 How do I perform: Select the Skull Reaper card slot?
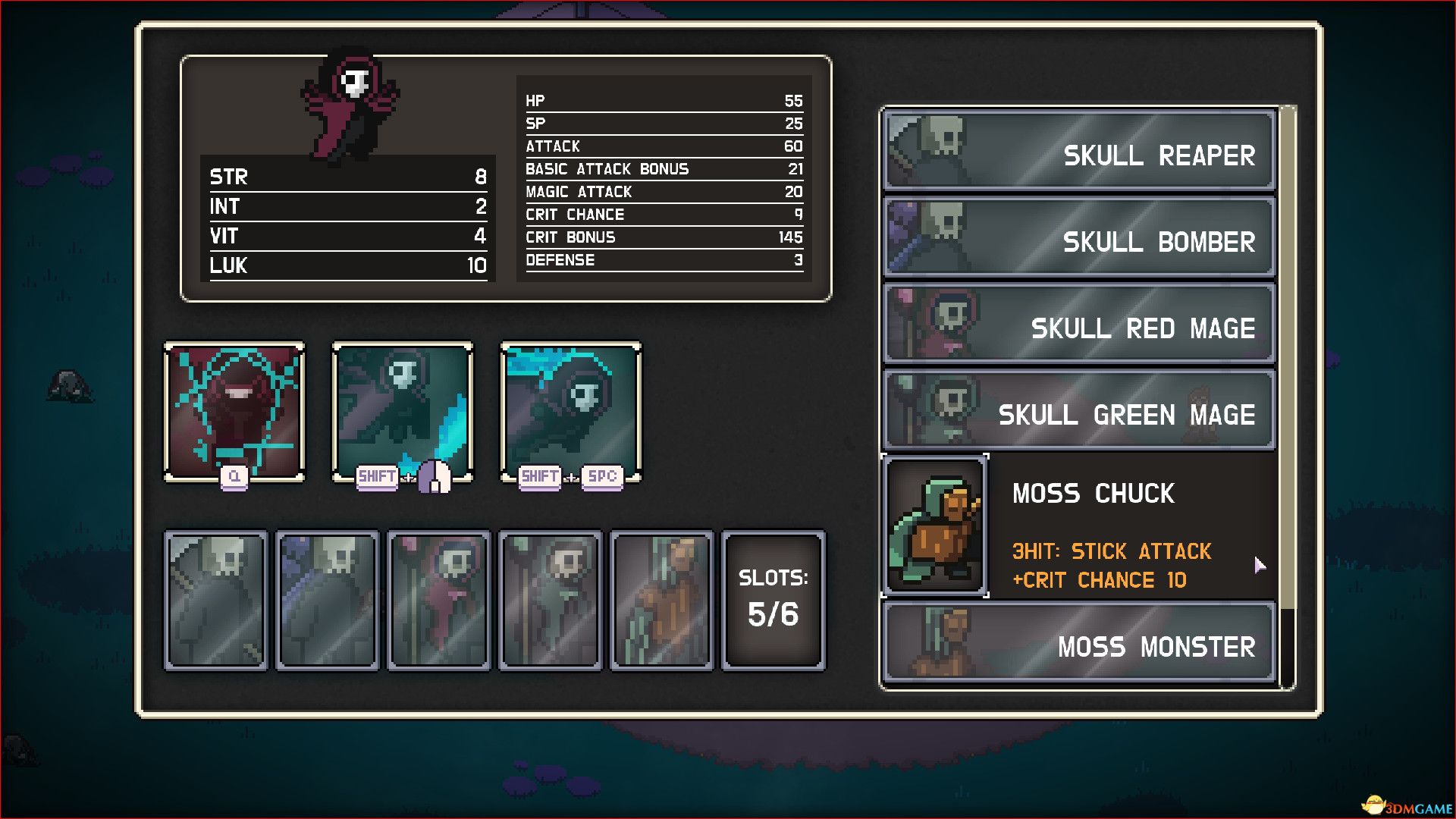point(216,601)
